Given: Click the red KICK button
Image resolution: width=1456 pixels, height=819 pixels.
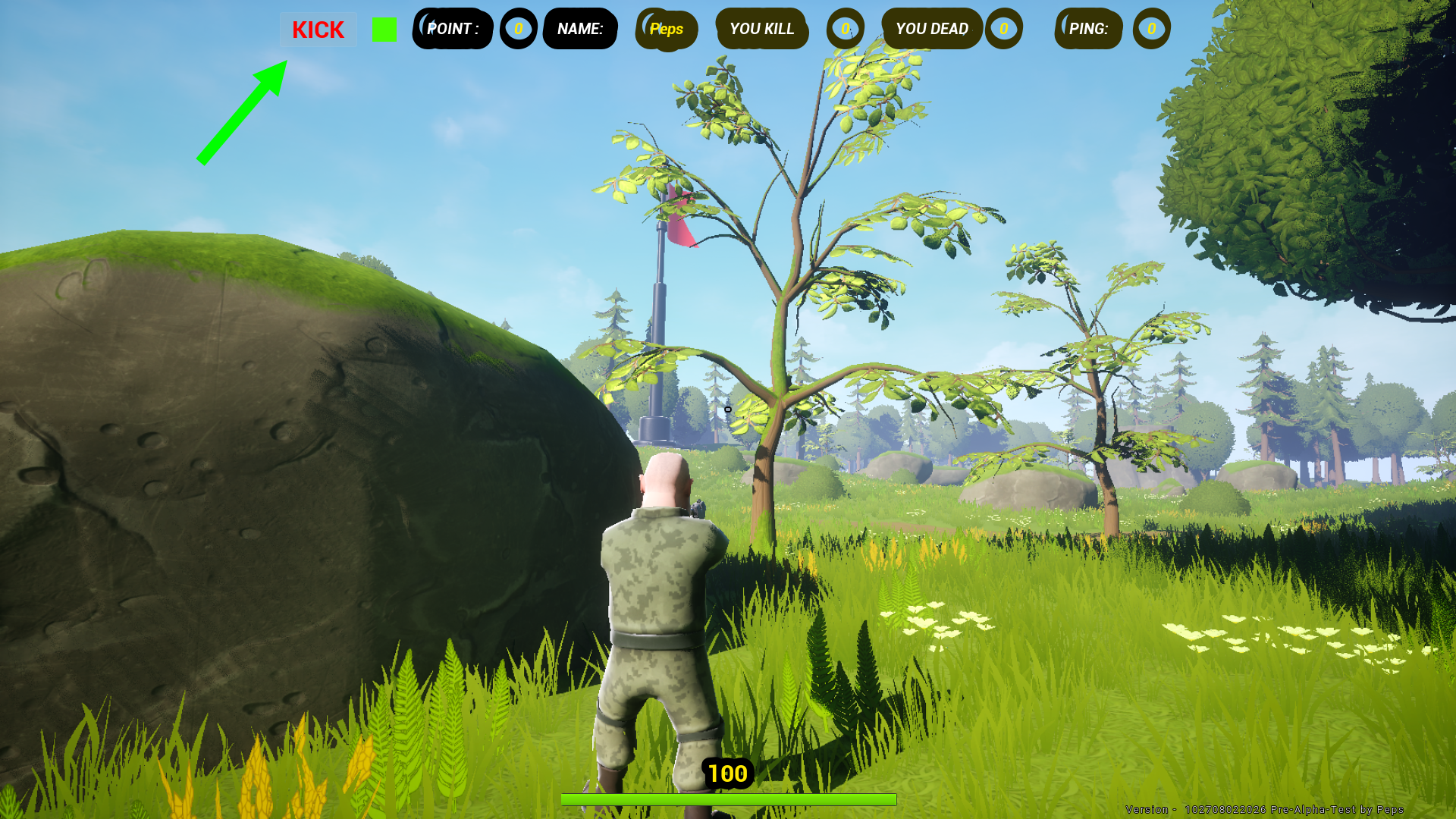Looking at the screenshot, I should pos(318,30).
